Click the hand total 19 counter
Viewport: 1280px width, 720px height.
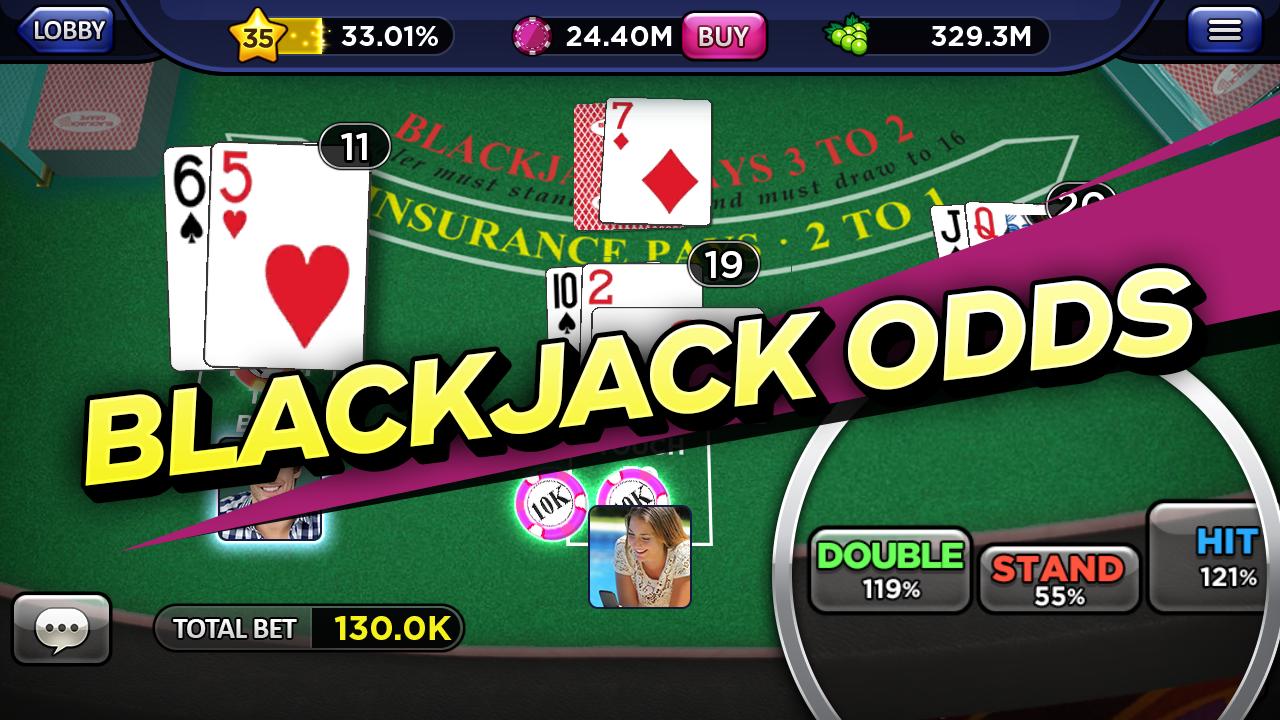click(x=722, y=265)
